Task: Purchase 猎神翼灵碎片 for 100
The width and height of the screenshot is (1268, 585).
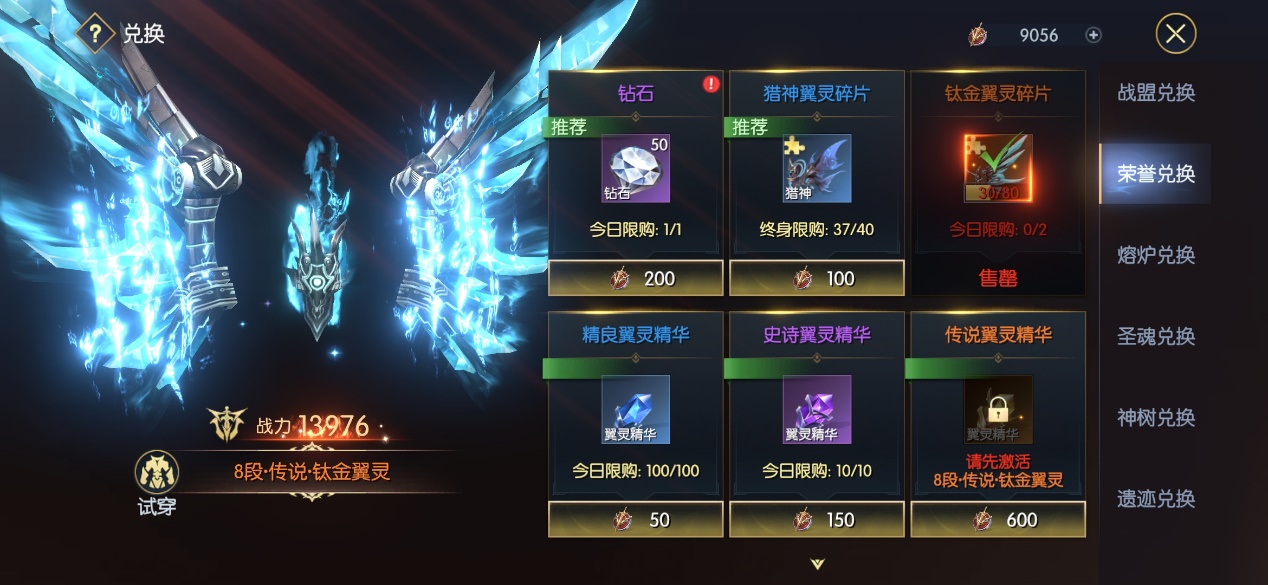Action: point(817,278)
